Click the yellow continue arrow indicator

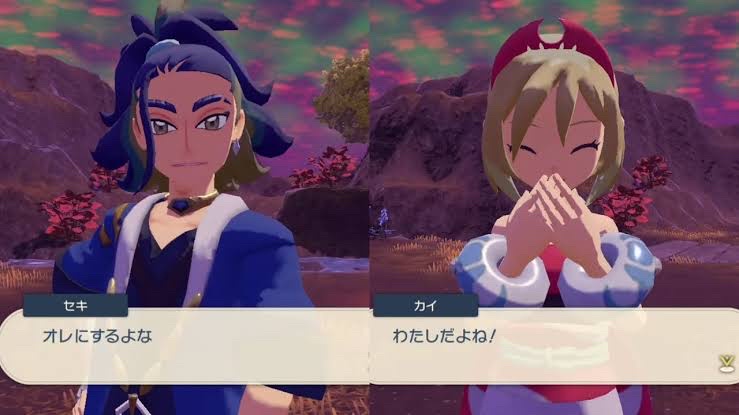[x=724, y=364]
